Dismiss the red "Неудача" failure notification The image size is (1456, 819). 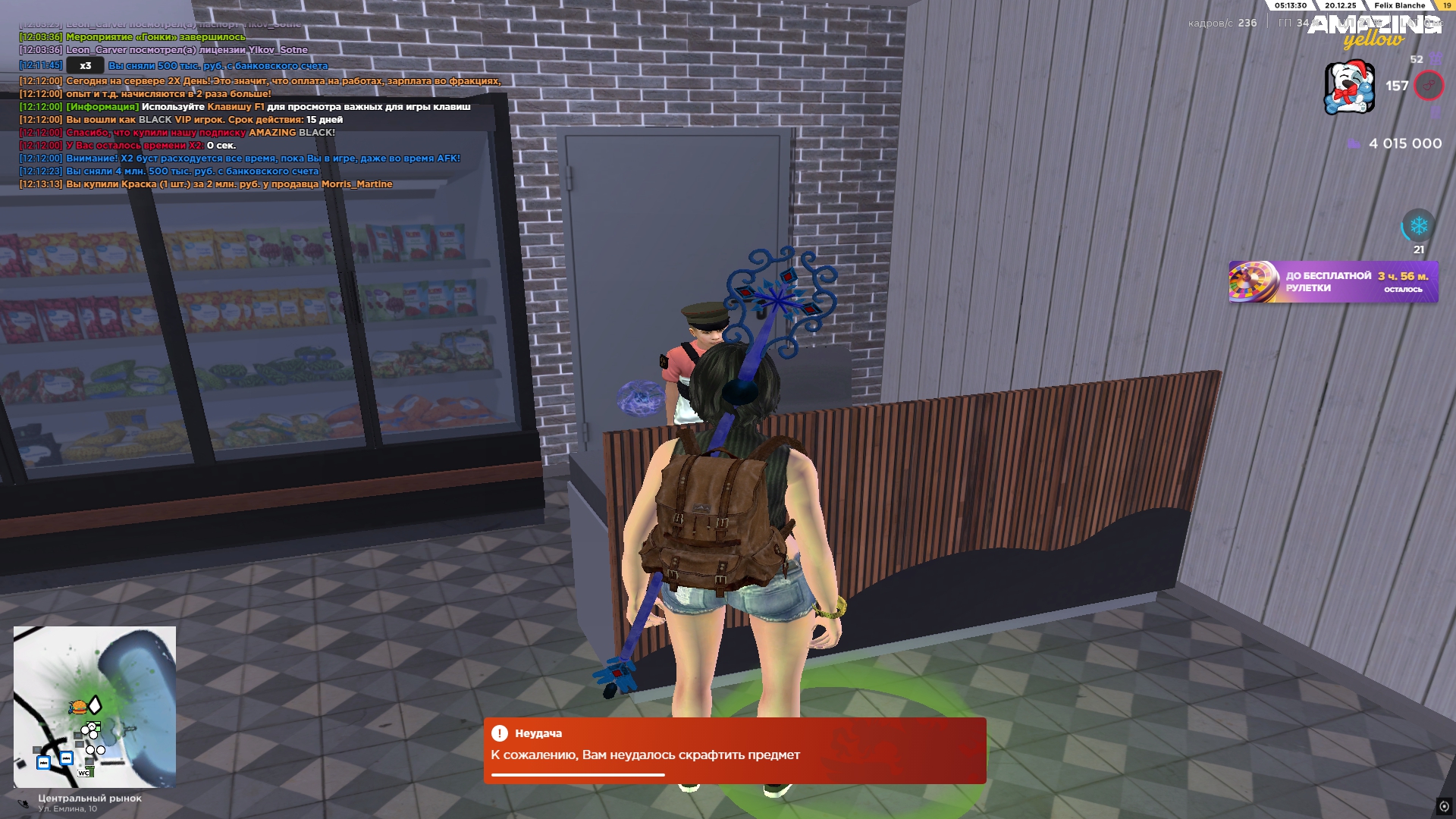(x=734, y=750)
